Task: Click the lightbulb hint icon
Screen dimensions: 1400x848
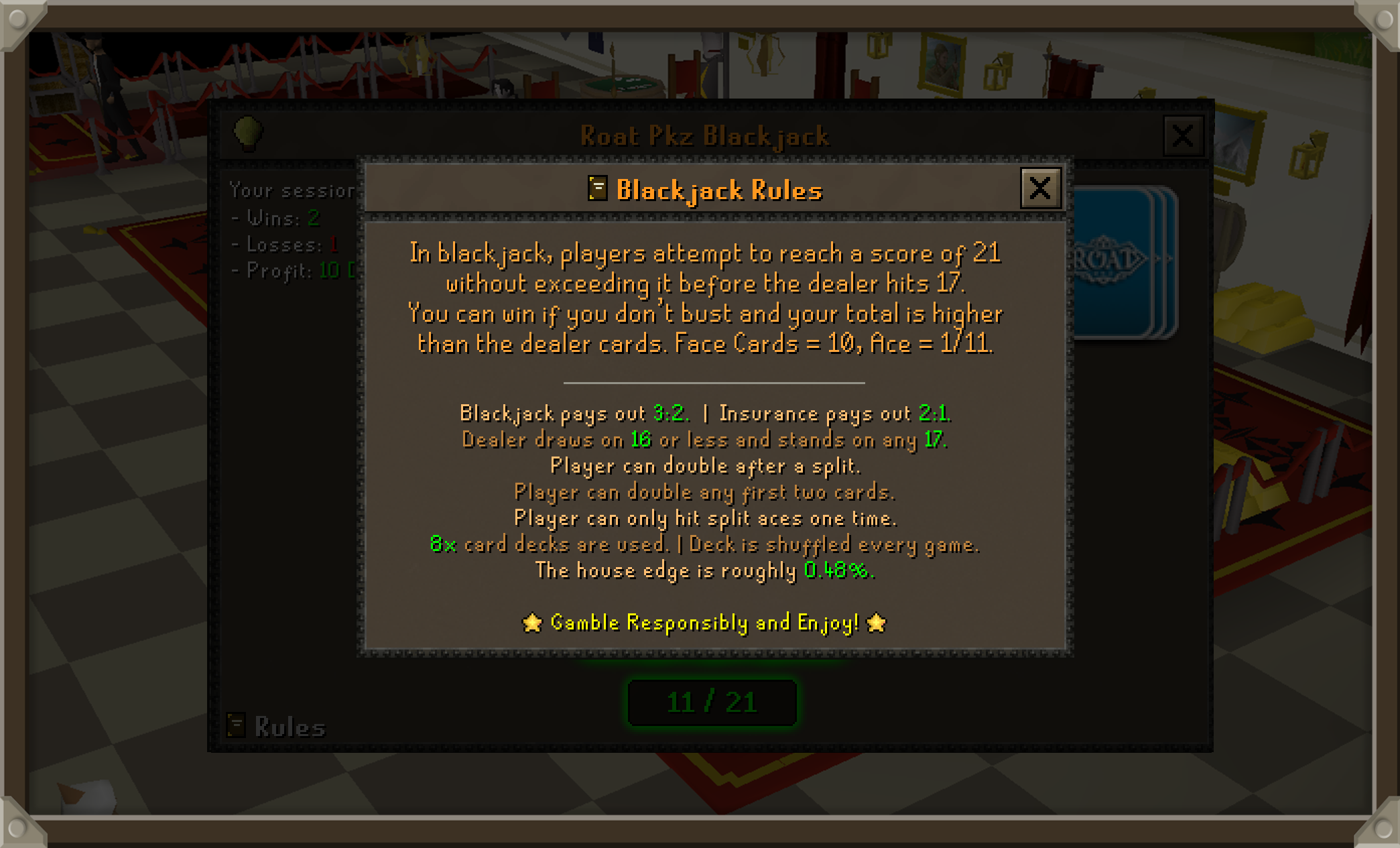Action: tap(247, 132)
